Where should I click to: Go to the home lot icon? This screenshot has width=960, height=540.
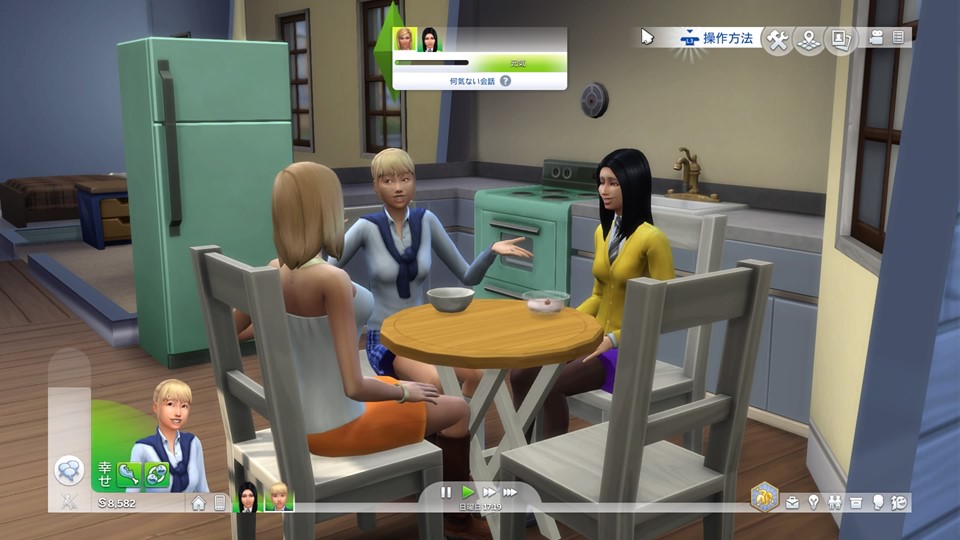(x=199, y=503)
